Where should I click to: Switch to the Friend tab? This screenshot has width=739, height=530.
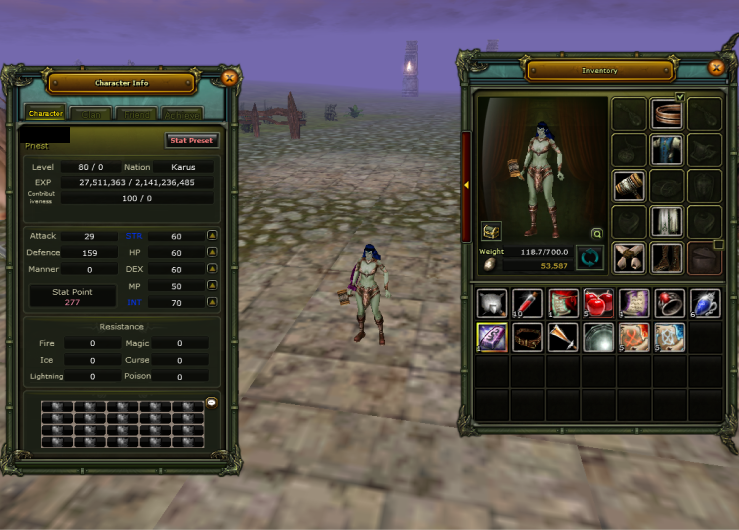point(135,114)
